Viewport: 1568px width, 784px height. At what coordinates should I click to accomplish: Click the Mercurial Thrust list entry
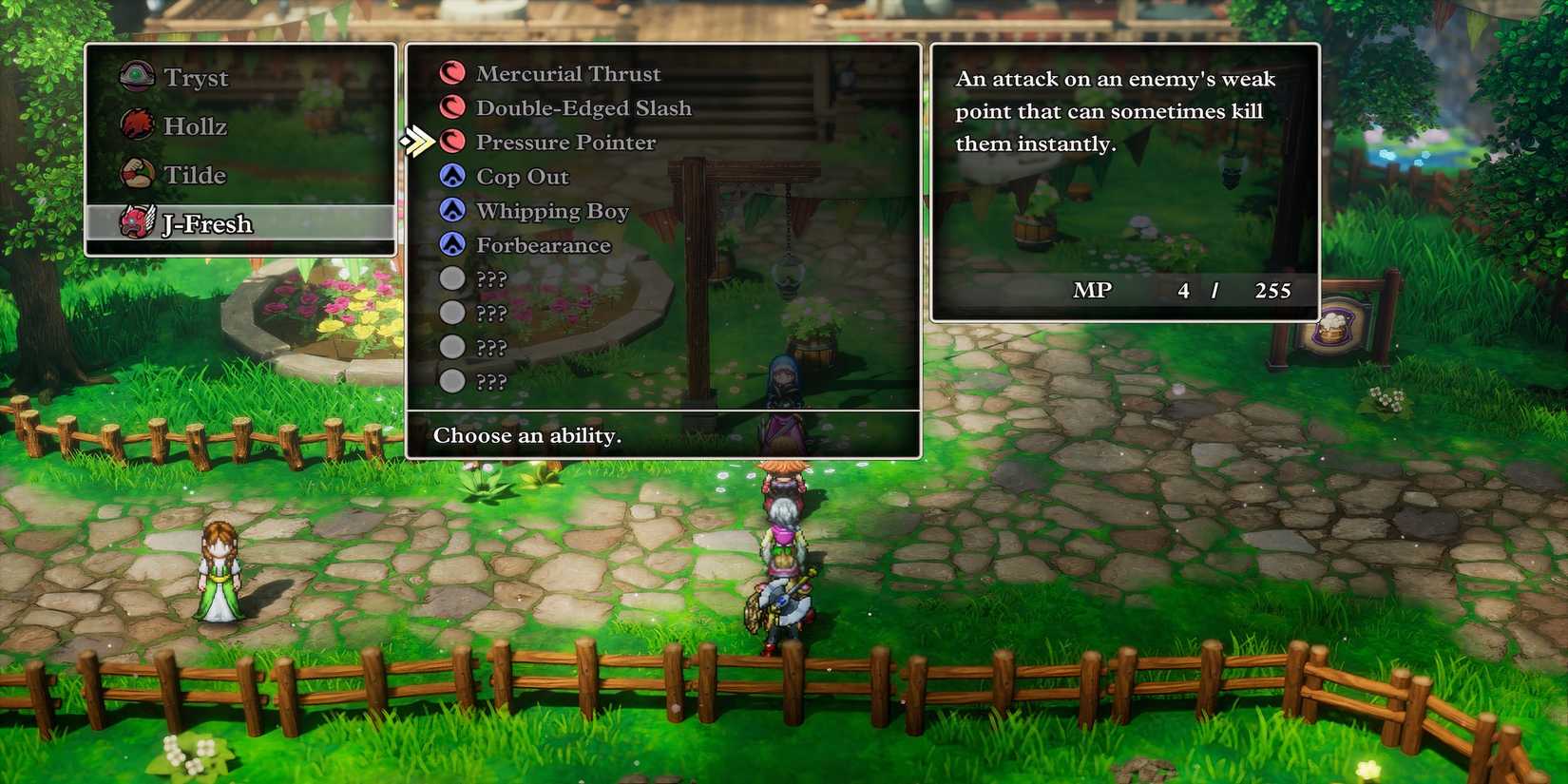[x=568, y=72]
